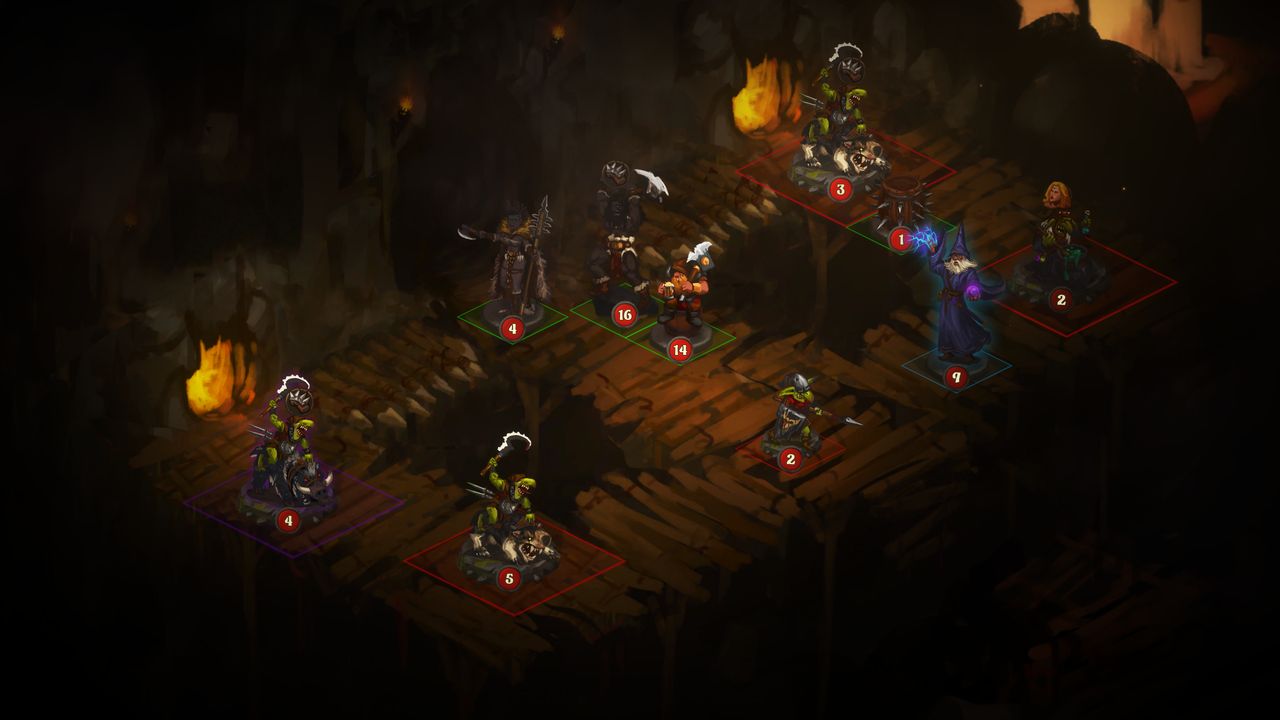Click the green tile under the shaman
Screen dimensions: 1280x720
click(x=510, y=320)
